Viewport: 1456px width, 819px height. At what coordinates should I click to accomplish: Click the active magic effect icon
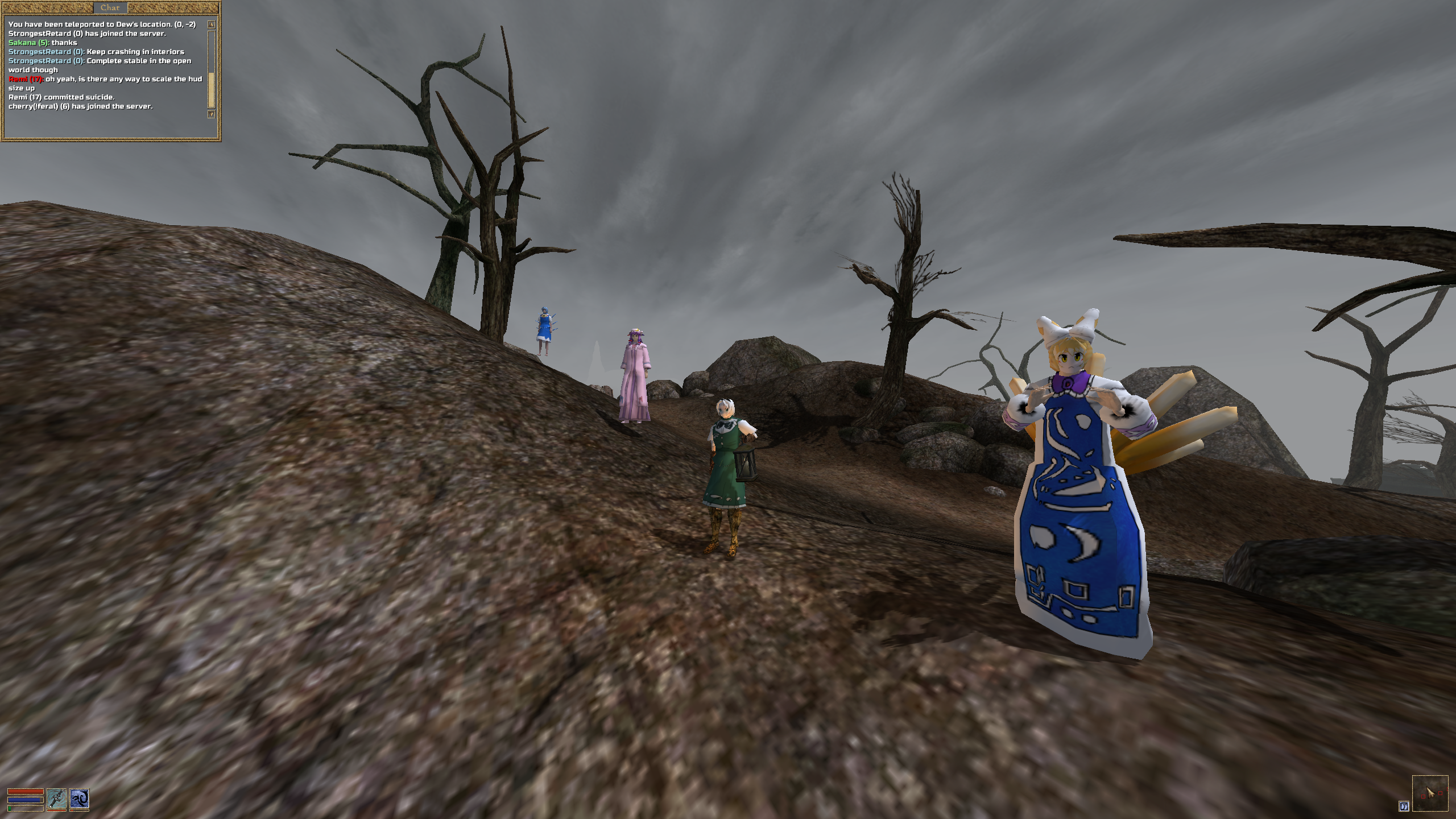coord(1404,806)
